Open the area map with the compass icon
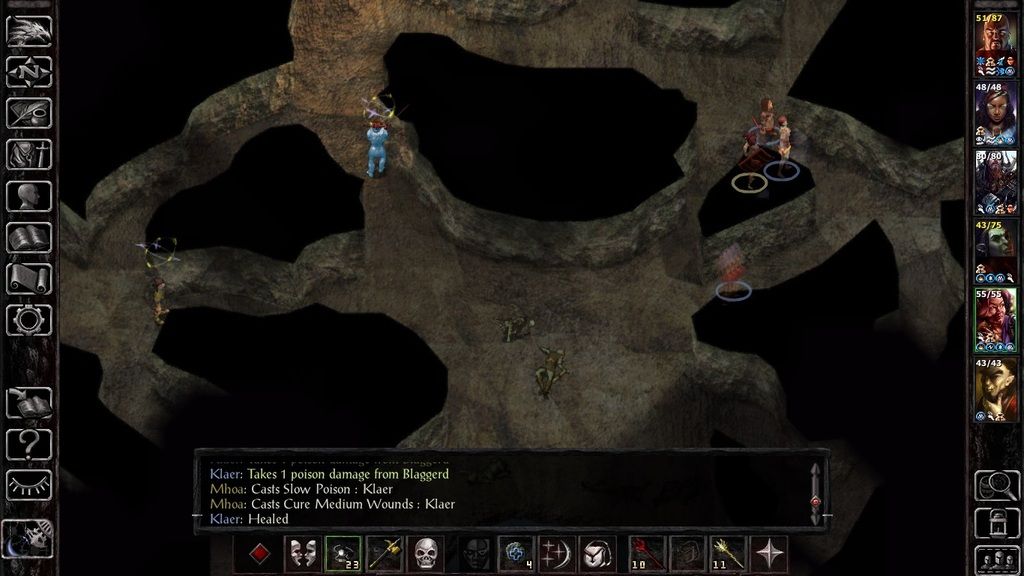 click(29, 72)
